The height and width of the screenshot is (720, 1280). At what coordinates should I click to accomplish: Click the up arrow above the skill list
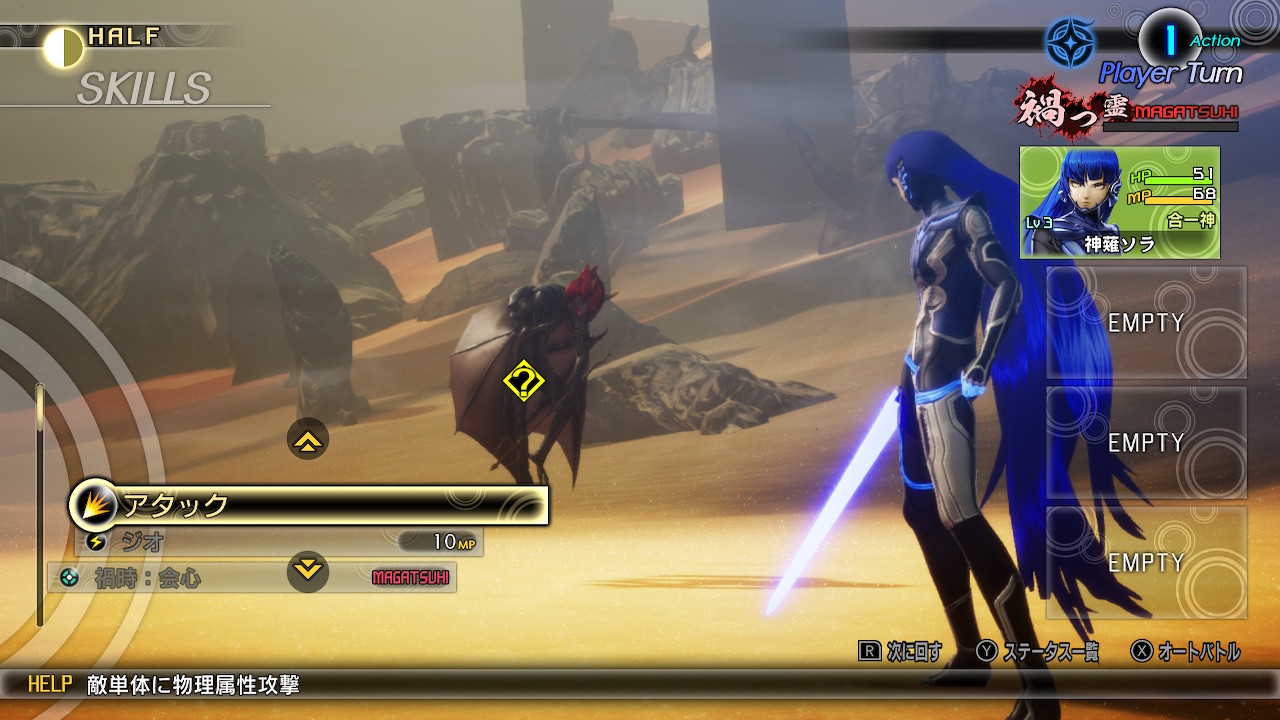coord(308,439)
